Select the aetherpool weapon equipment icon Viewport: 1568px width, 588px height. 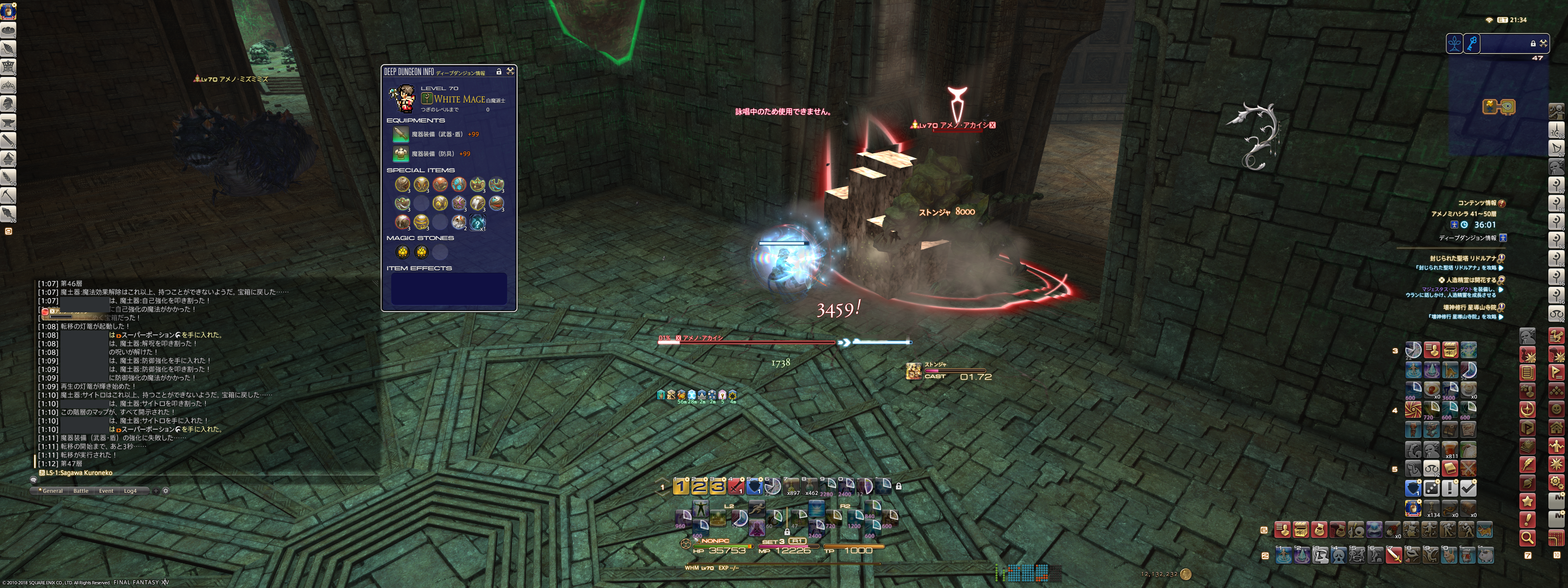point(401,134)
